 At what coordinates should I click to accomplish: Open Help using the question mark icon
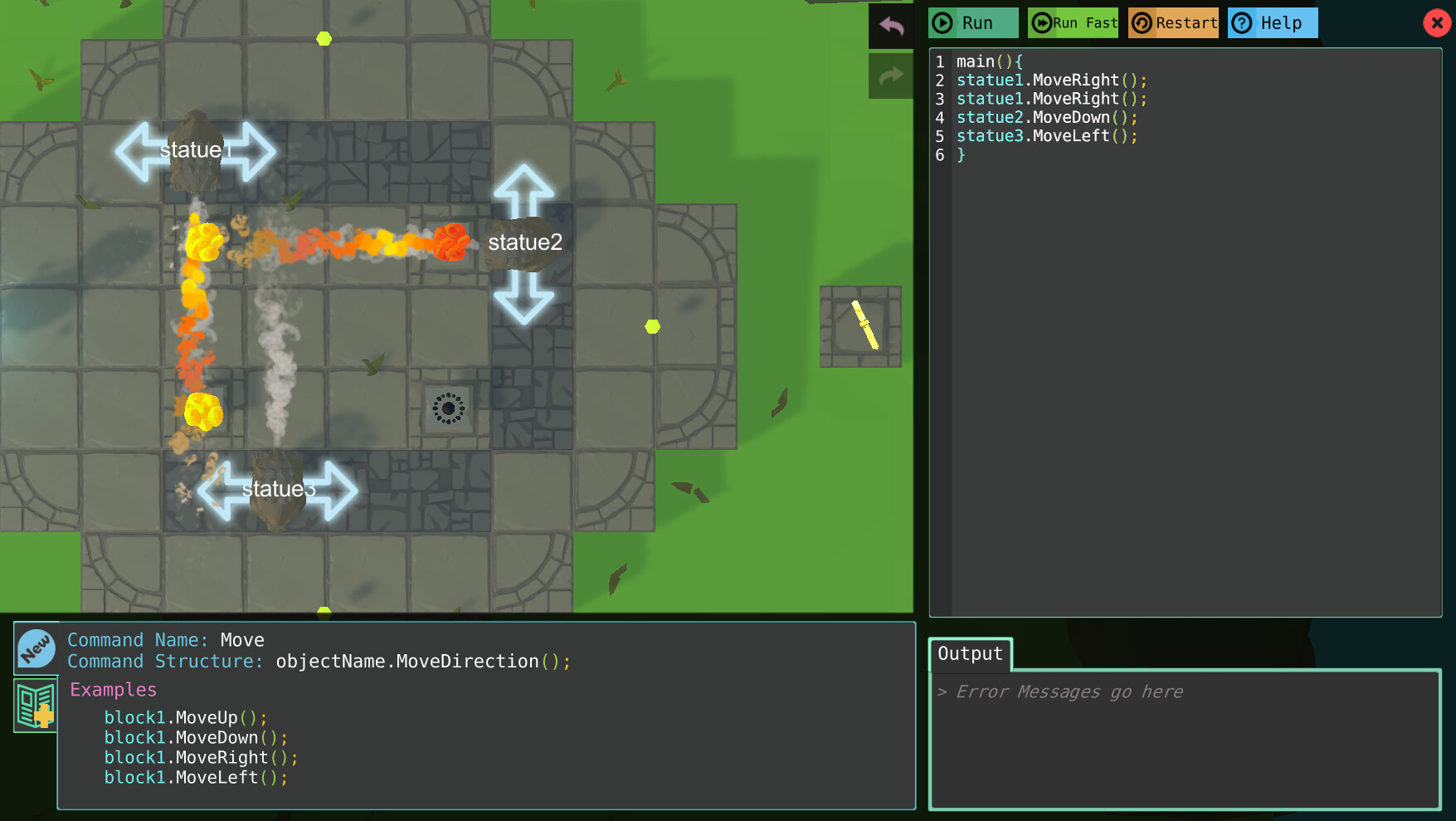click(1242, 22)
